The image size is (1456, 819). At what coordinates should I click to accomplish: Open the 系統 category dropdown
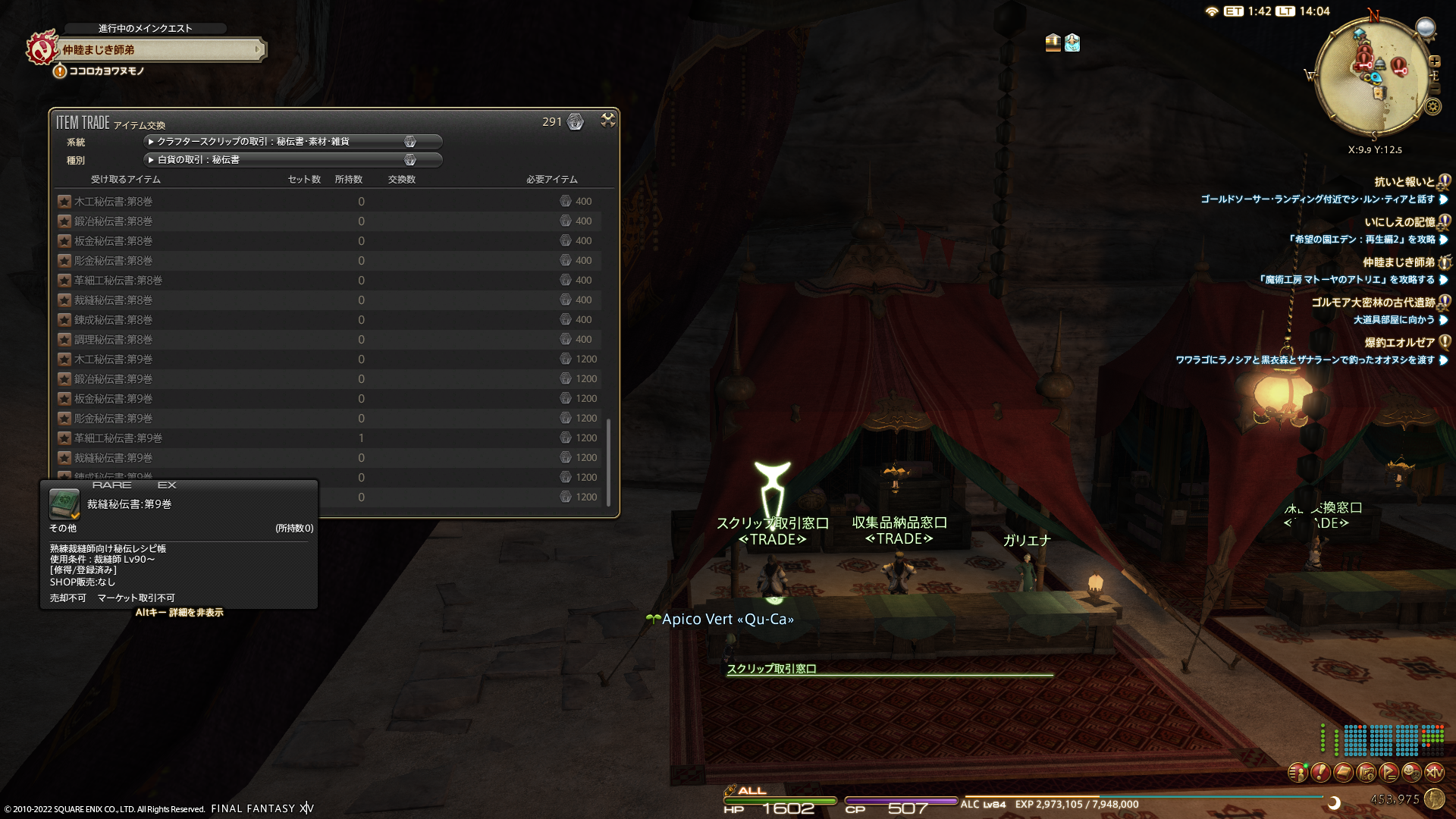click(x=292, y=142)
